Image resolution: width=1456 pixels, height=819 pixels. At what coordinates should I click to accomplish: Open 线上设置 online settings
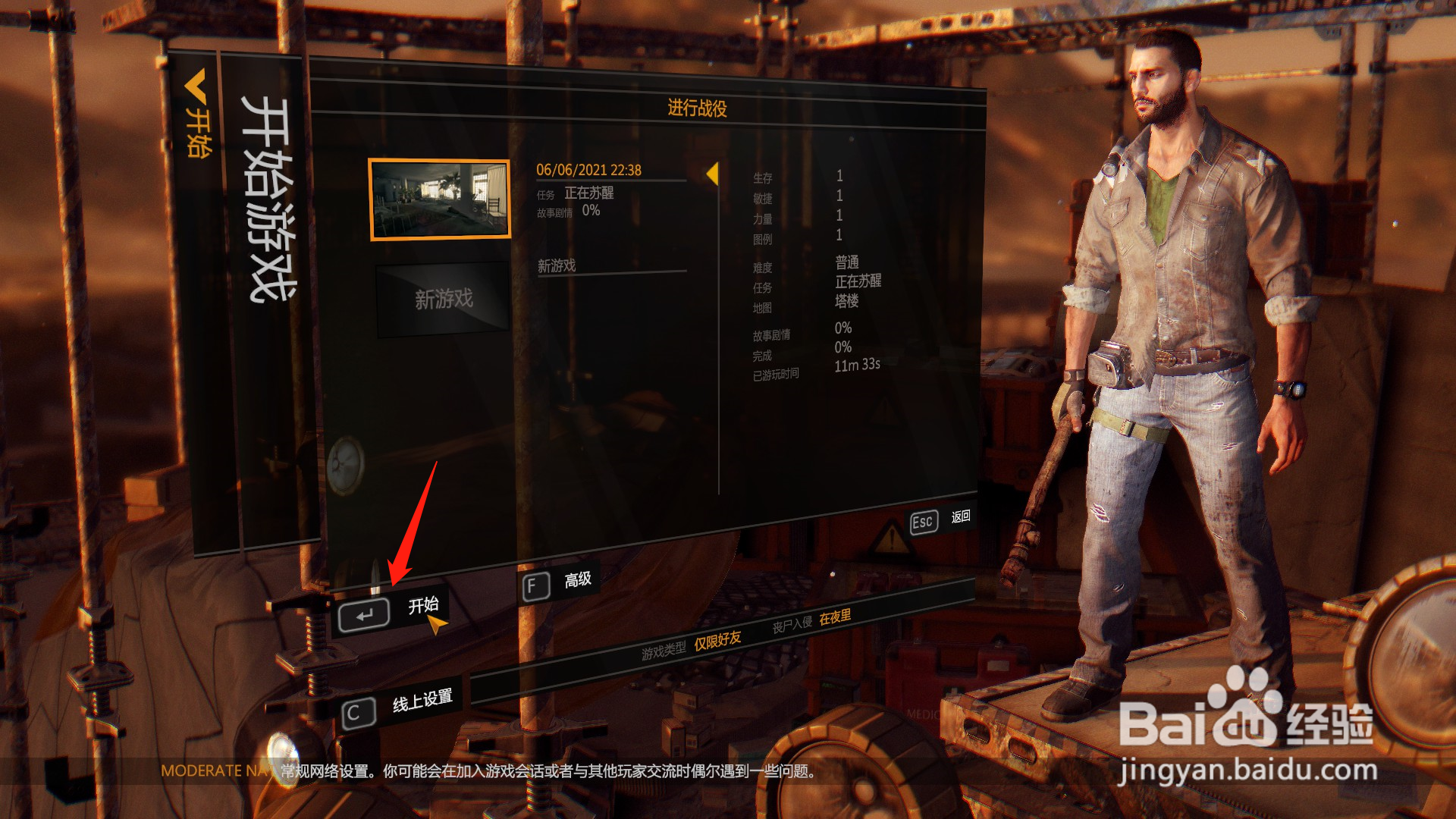pyautogui.click(x=398, y=707)
